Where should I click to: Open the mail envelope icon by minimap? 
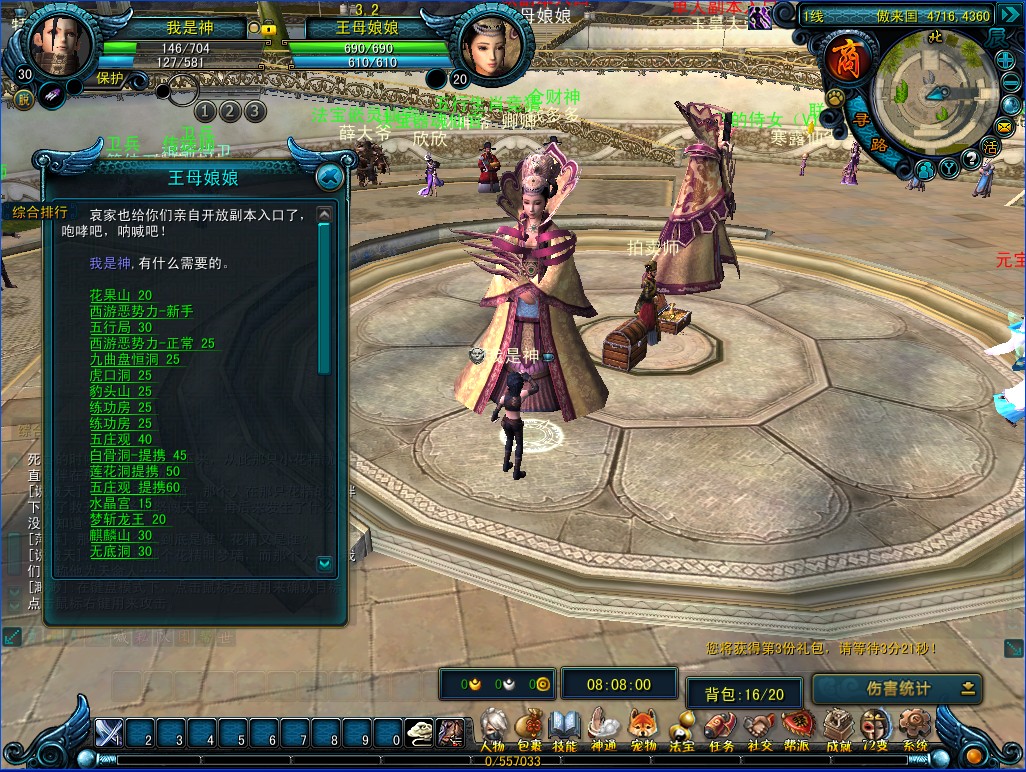click(1004, 127)
